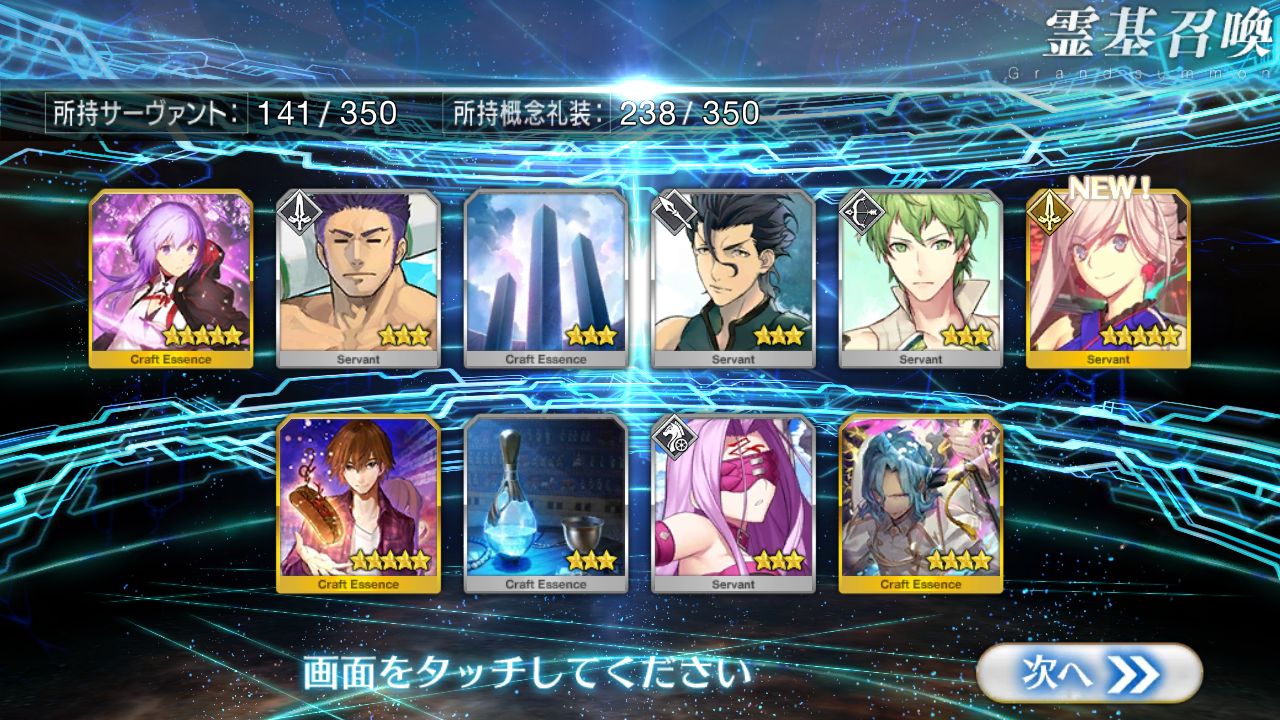Select the brown-haired man five-star Craft Essence
The image size is (1280, 720).
coord(358,503)
